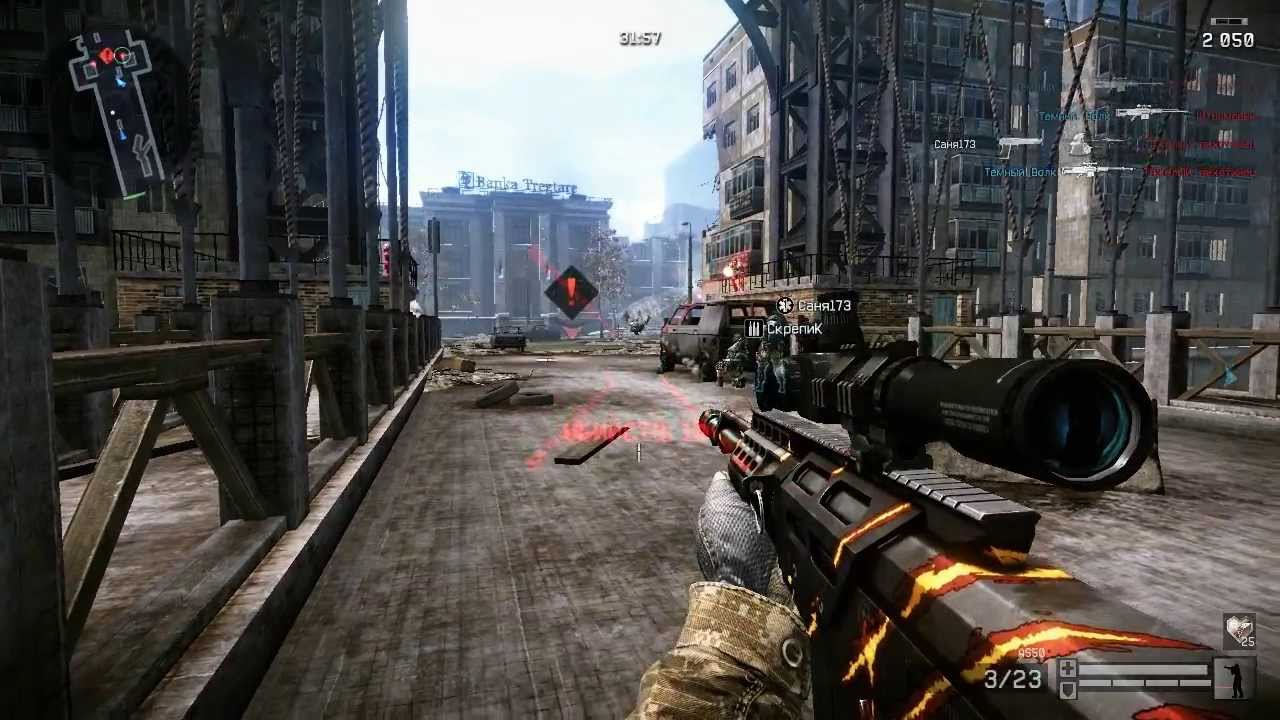Select the heart item icon showing 25
Screen dimensions: 1280x720
pos(1239,631)
